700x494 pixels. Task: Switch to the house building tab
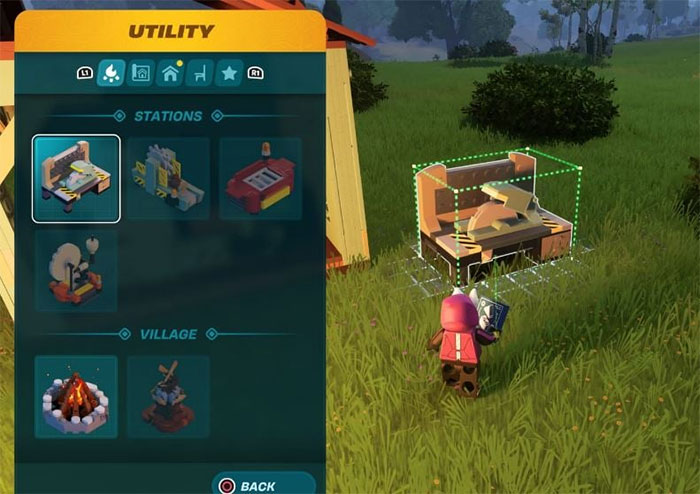tap(170, 73)
